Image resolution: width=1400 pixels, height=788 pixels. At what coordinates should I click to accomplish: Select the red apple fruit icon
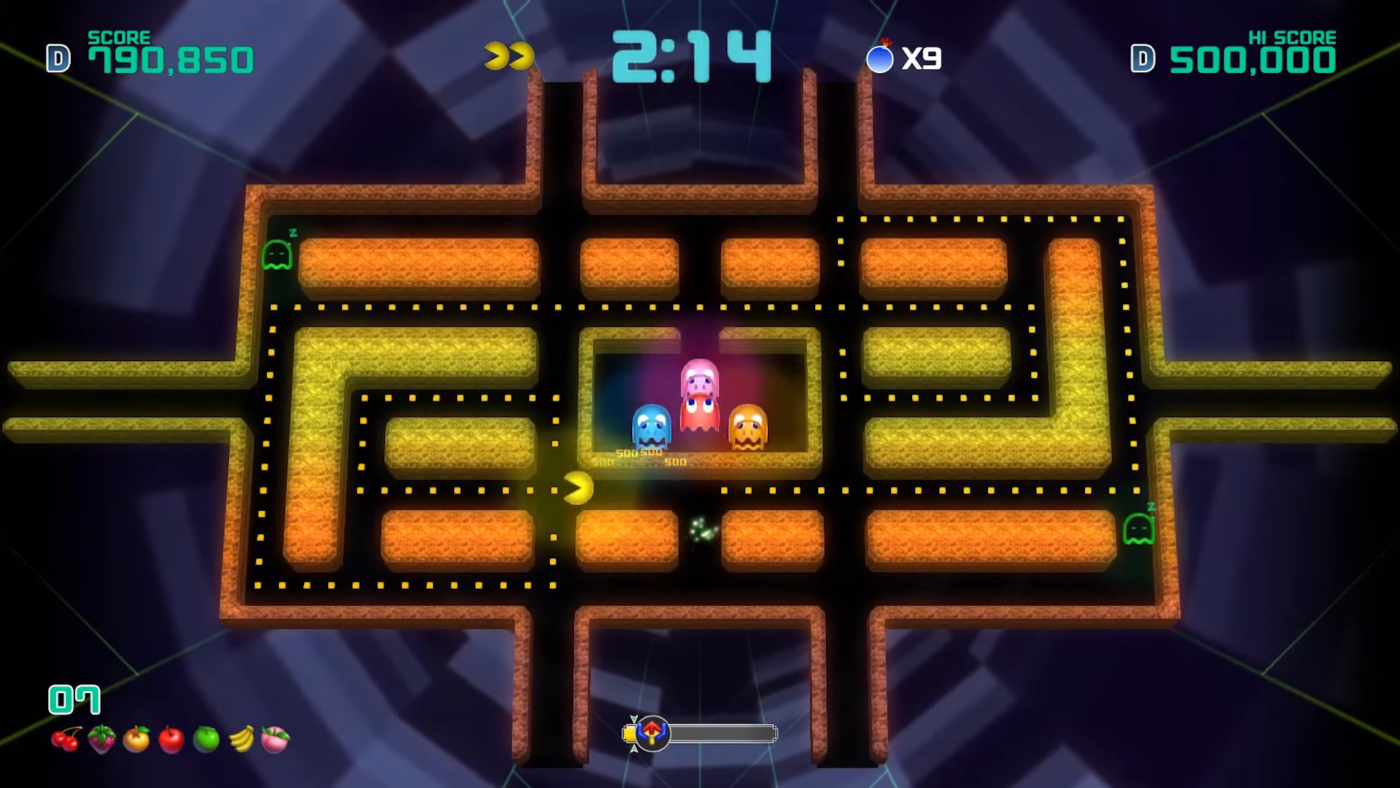click(x=170, y=739)
